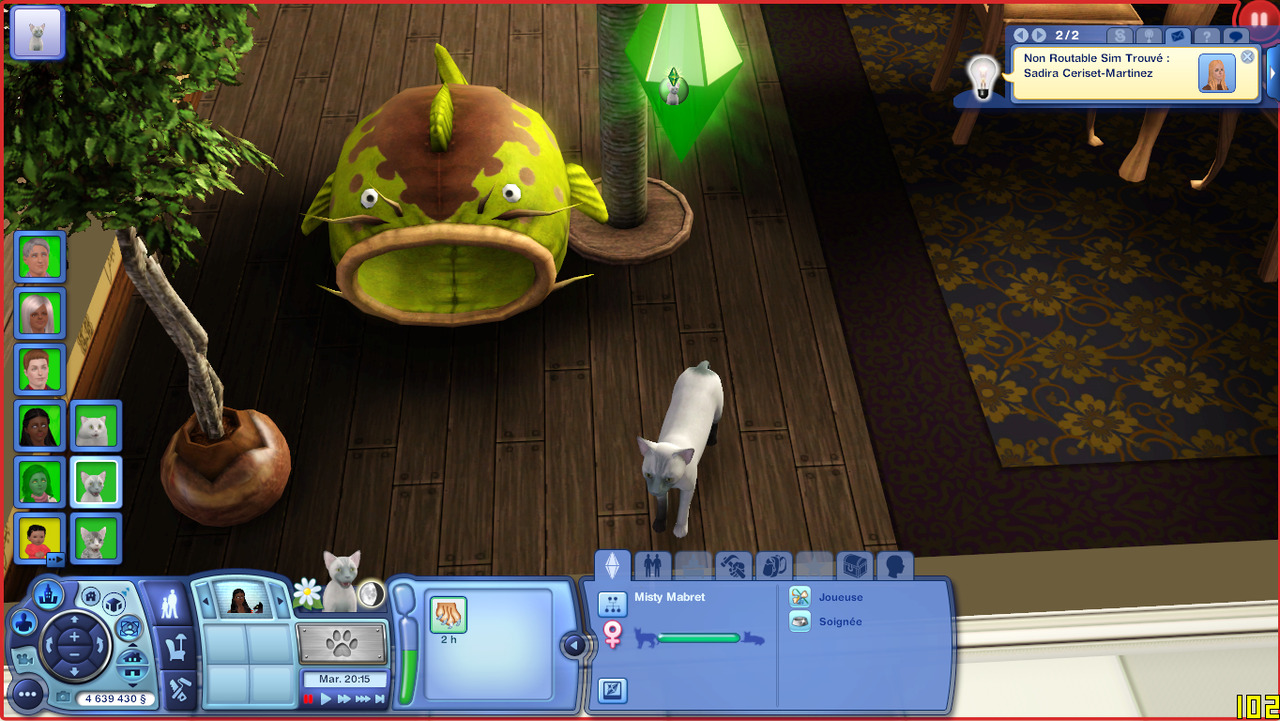Open Misty Mabret's family tree
The height and width of the screenshot is (721, 1280).
(x=612, y=603)
